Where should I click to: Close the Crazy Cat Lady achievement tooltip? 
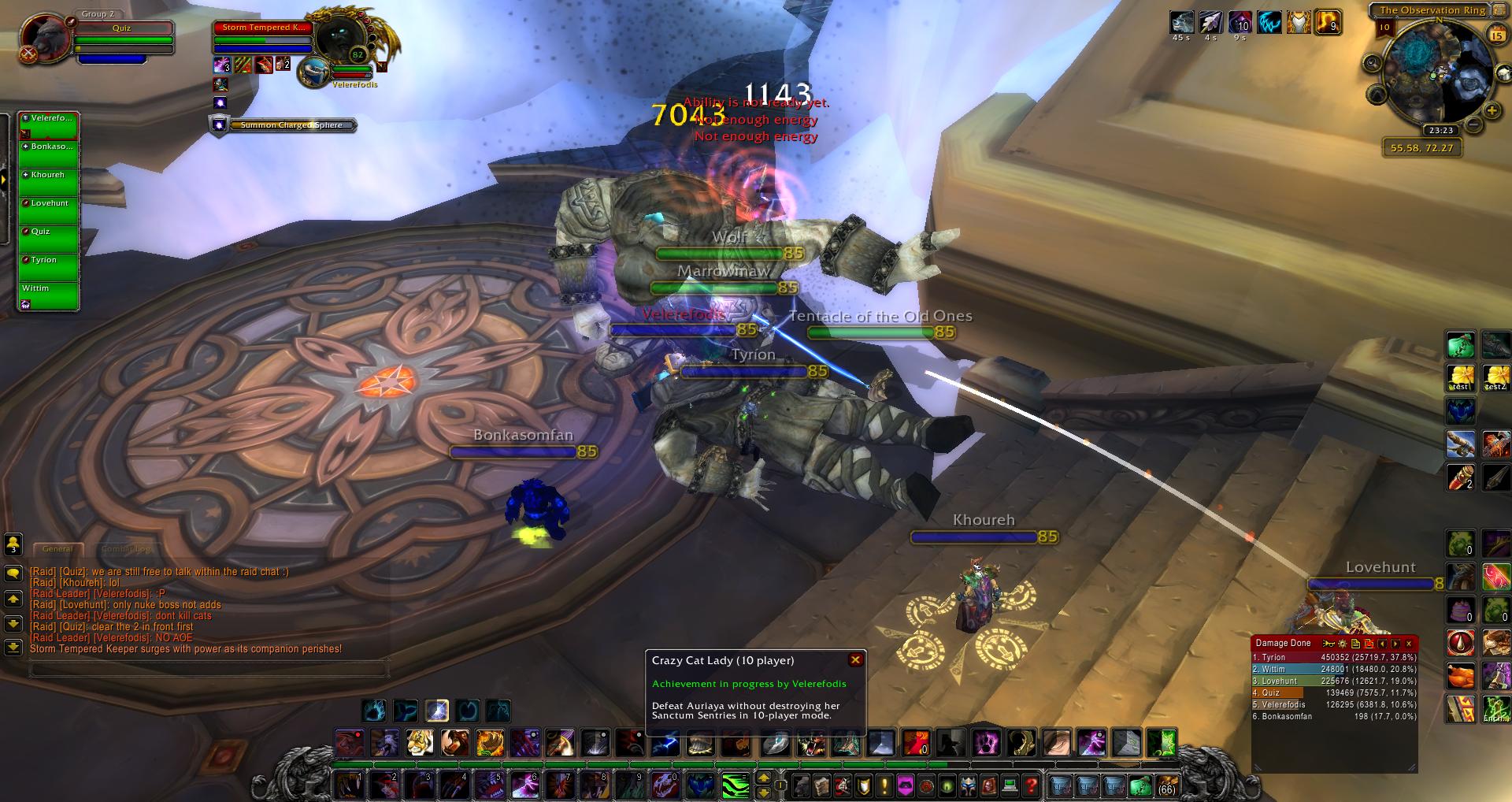[x=855, y=660]
